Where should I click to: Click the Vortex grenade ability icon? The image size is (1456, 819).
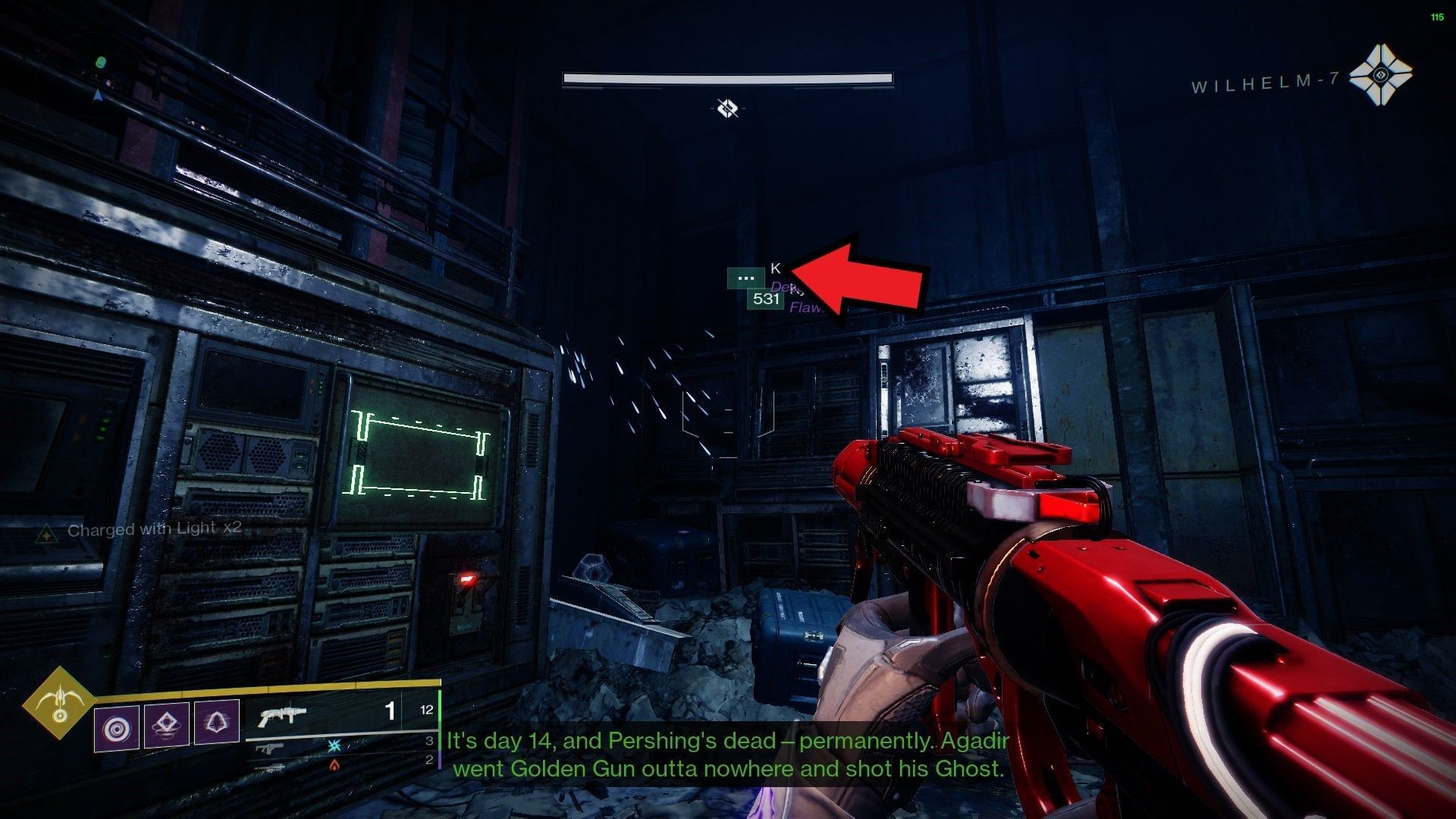point(116,726)
